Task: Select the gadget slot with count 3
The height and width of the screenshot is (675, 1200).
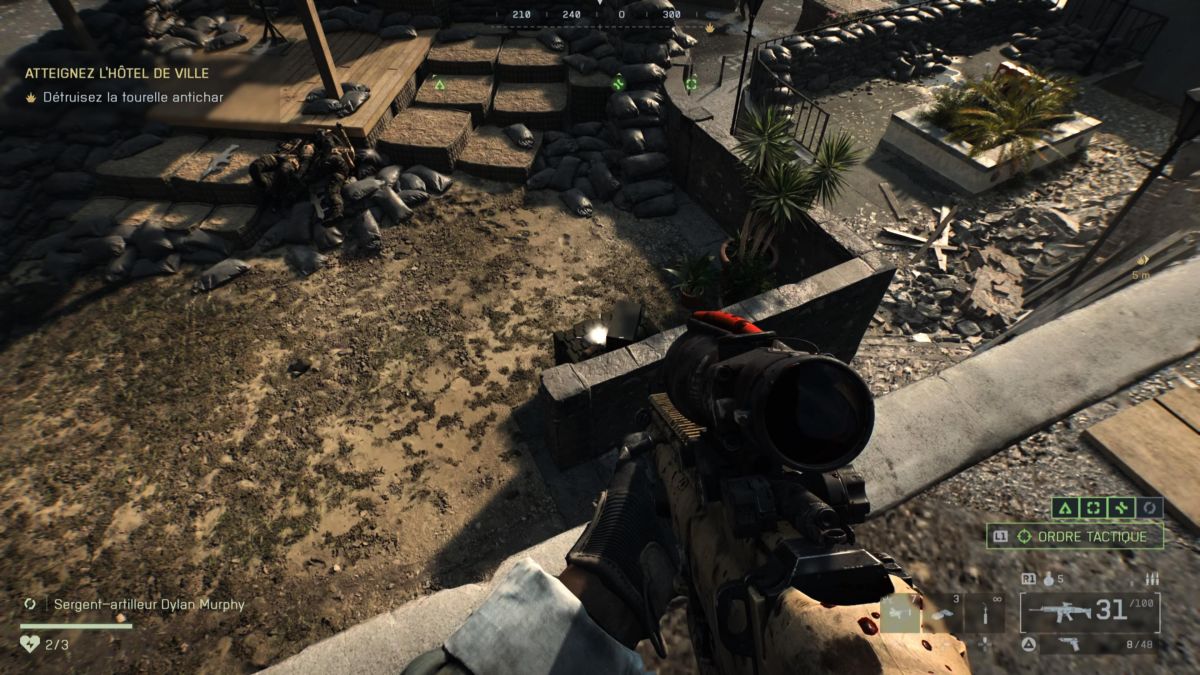Action: coord(942,612)
